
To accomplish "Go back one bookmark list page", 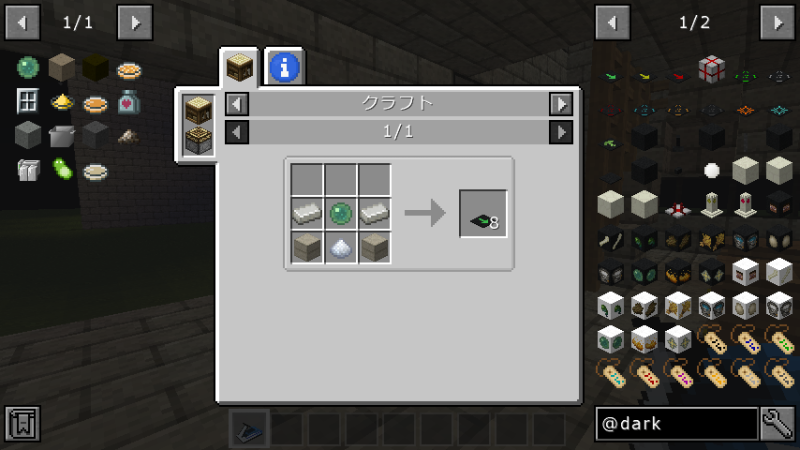I will [x=22, y=21].
